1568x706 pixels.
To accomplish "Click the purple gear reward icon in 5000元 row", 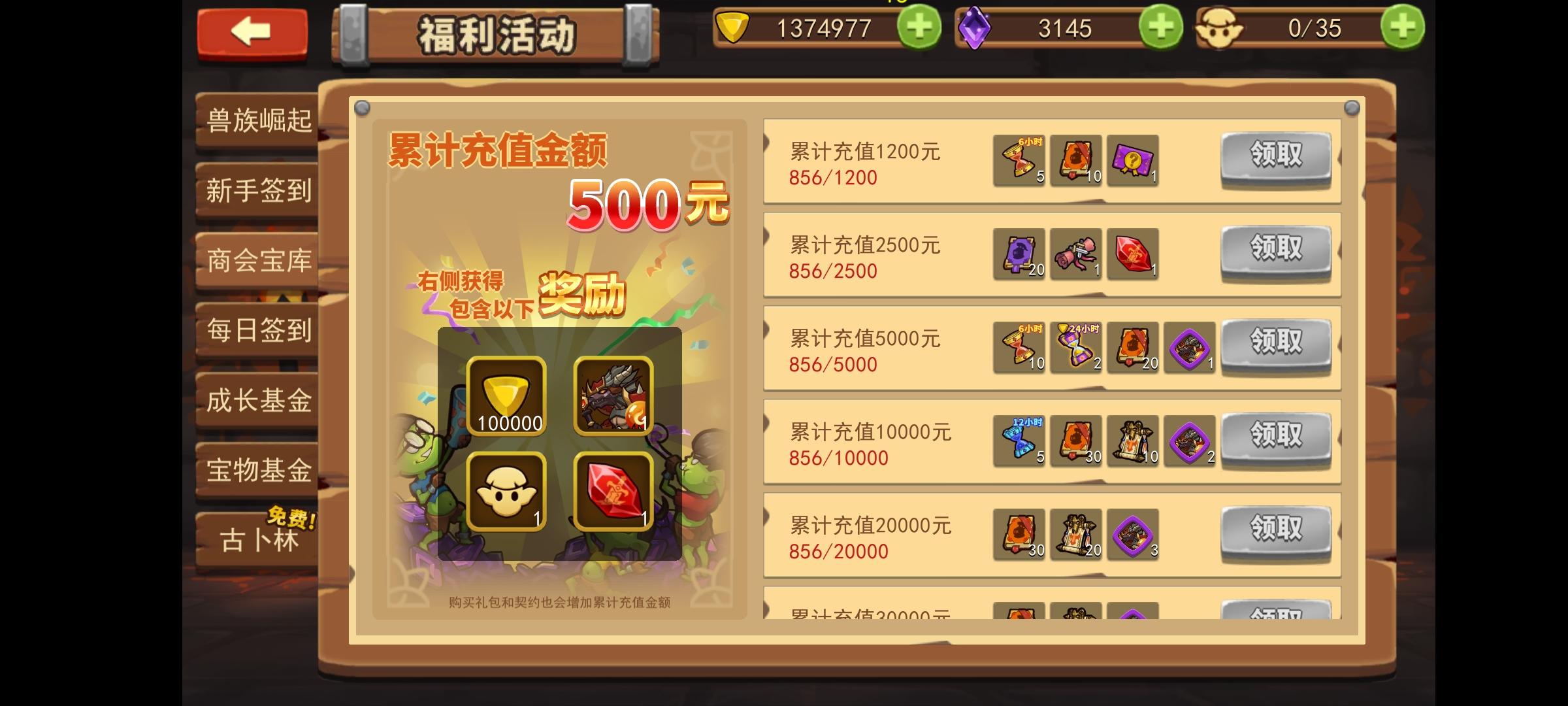I will (1189, 348).
